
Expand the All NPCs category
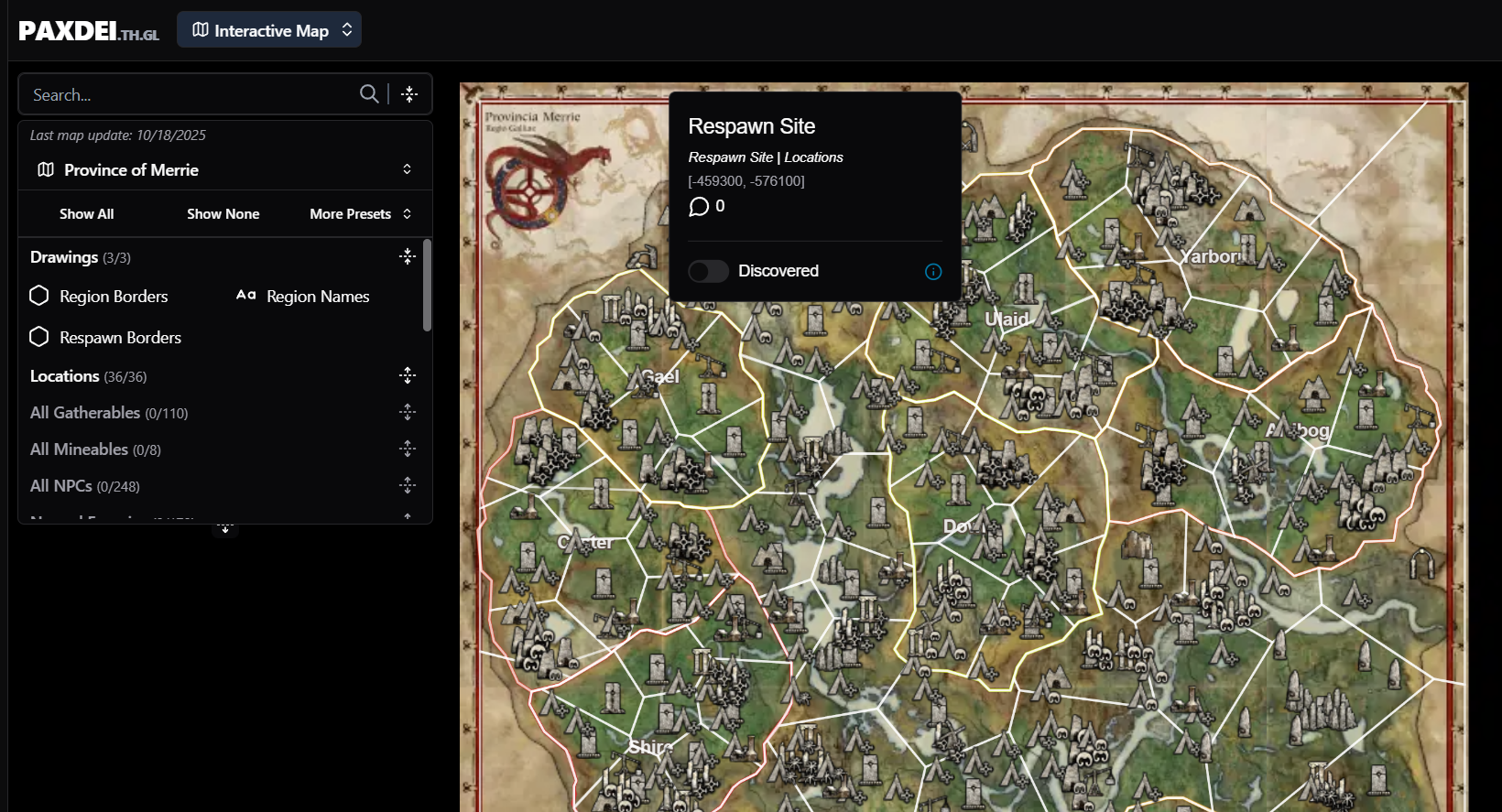click(x=408, y=485)
